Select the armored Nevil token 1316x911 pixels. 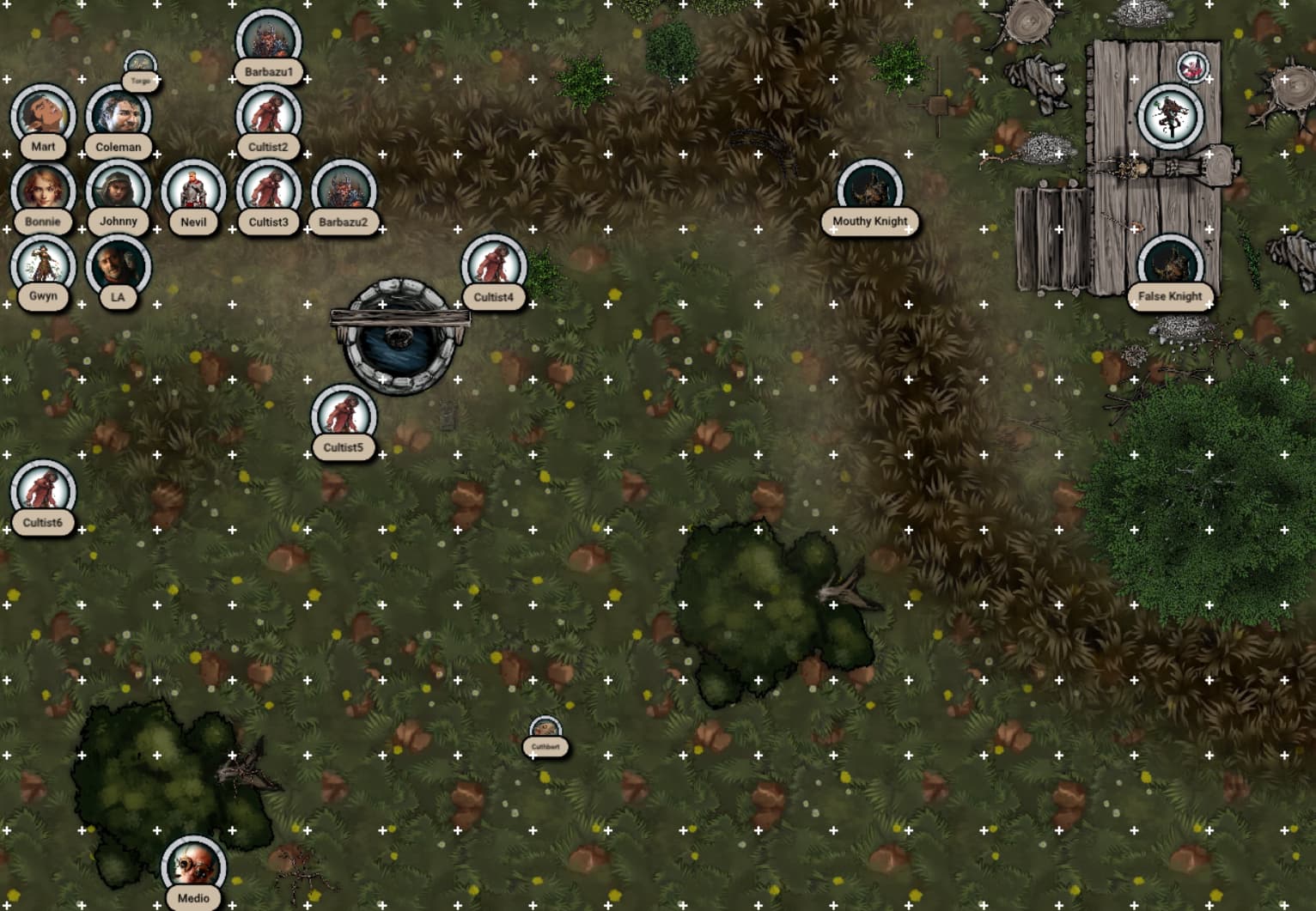[x=193, y=191]
